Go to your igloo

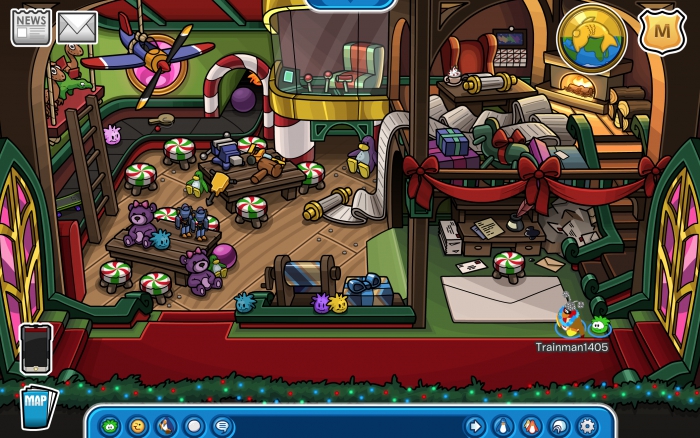click(x=559, y=425)
